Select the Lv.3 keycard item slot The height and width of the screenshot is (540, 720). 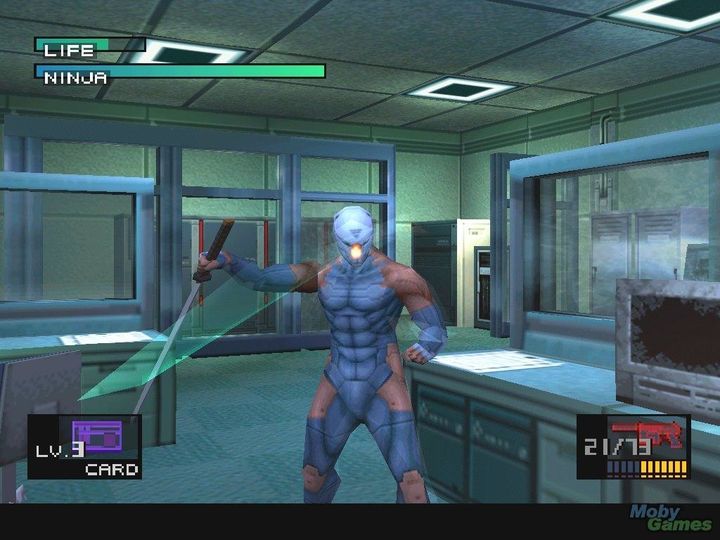(86, 446)
